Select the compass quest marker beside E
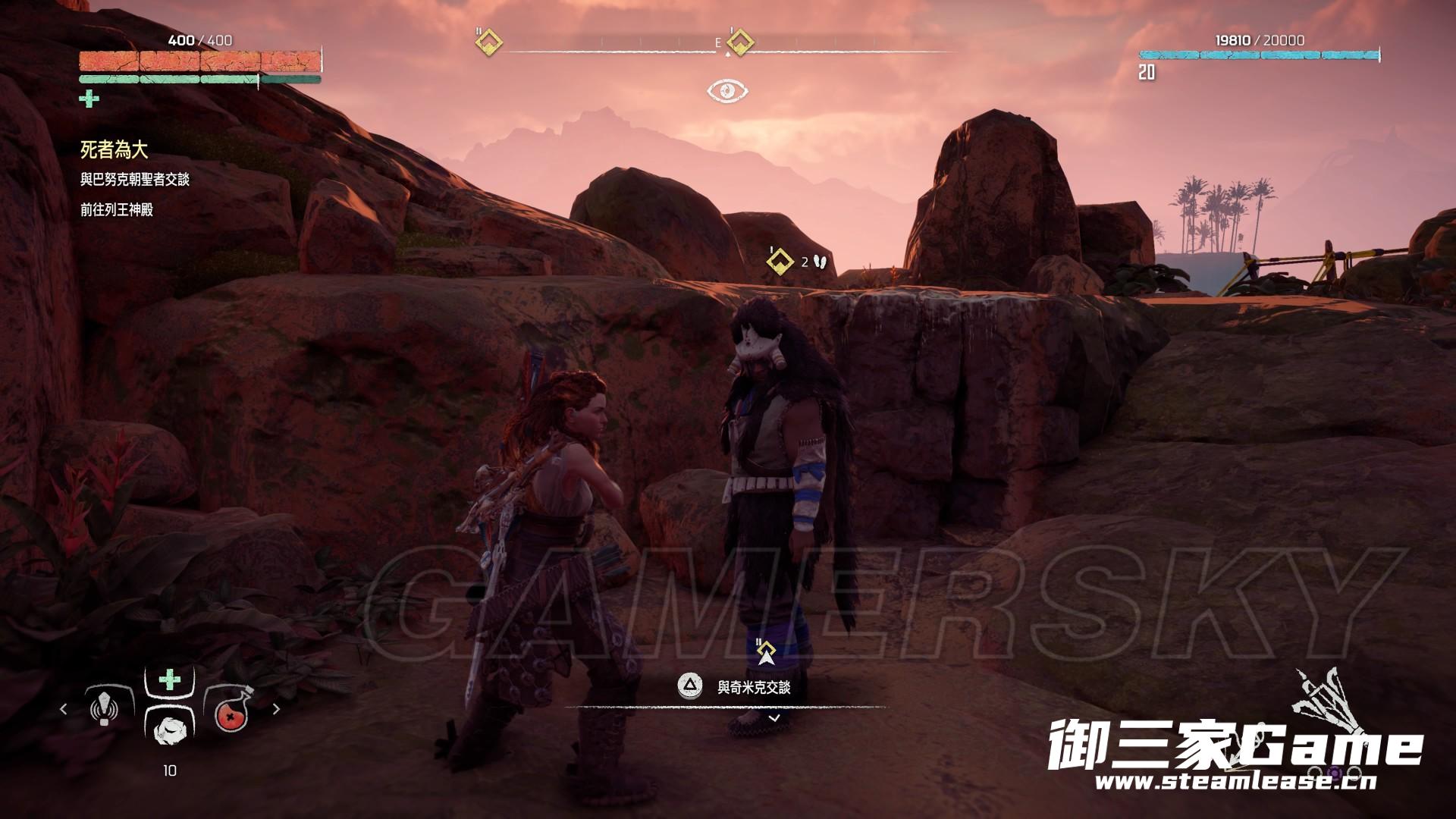1456x819 pixels. (739, 42)
